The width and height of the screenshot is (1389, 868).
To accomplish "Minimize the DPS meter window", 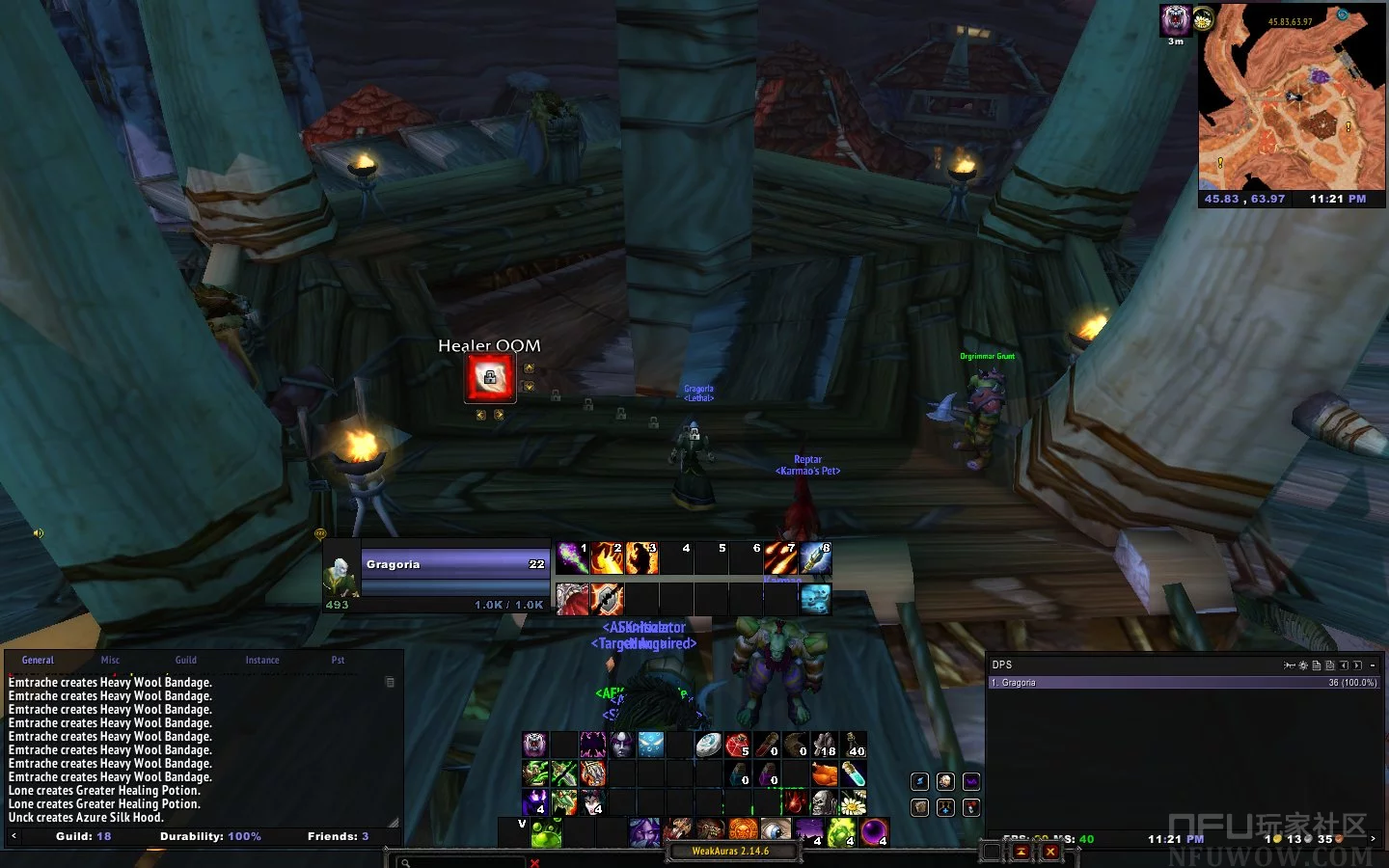I will pyautogui.click(x=1373, y=665).
